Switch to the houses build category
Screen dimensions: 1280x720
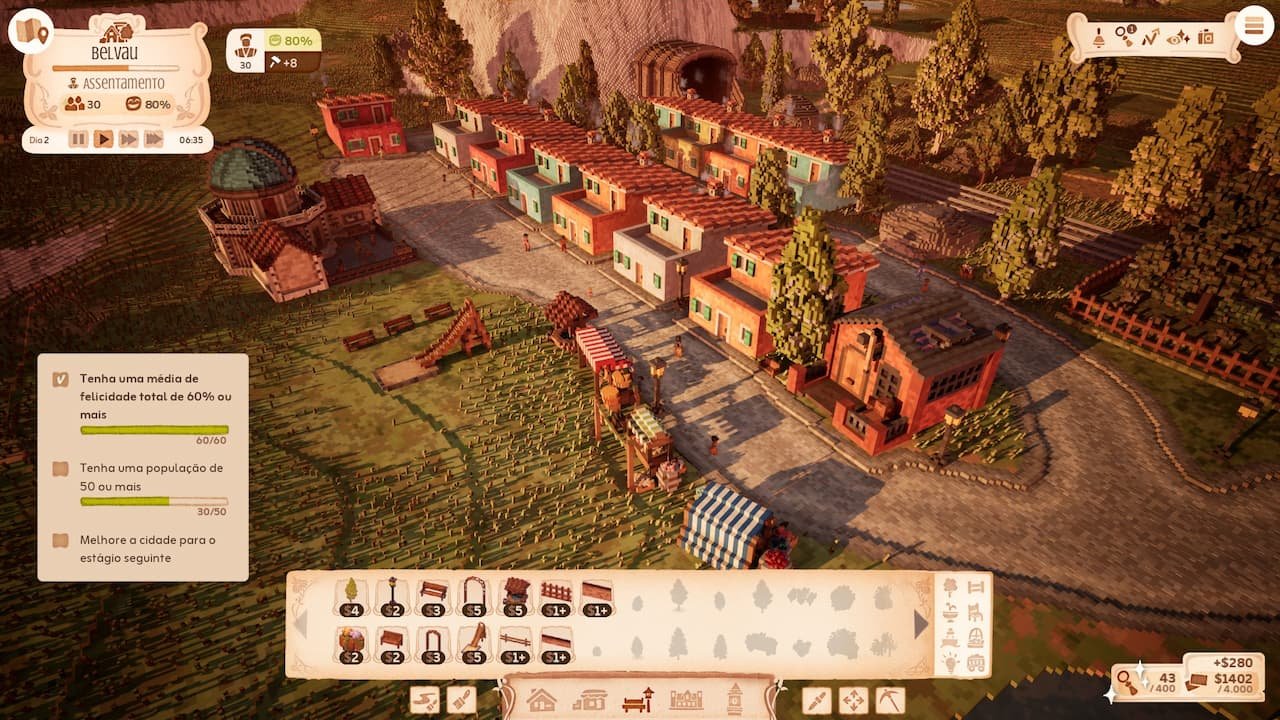[541, 699]
